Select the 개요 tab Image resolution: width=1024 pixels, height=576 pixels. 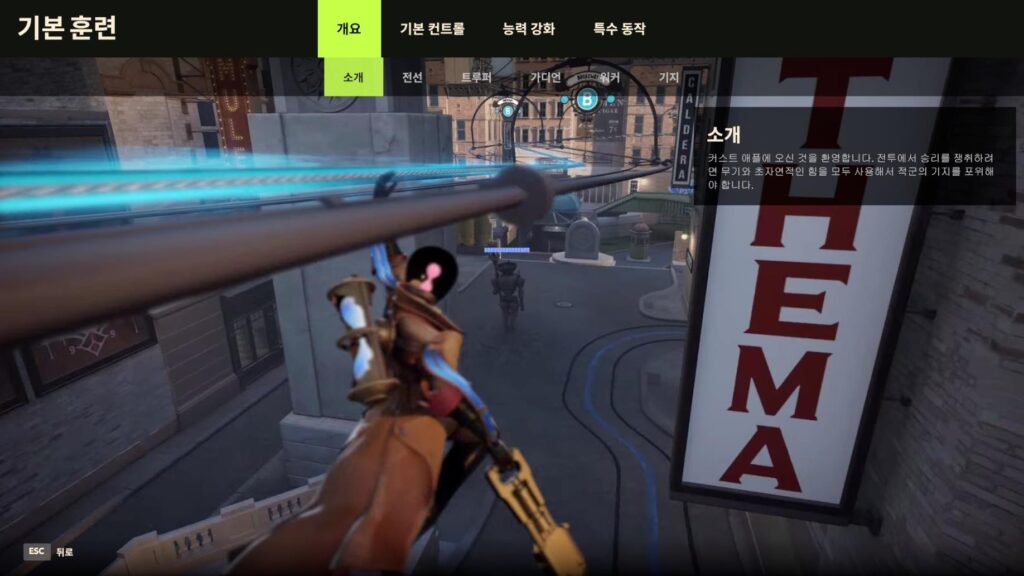[350, 28]
